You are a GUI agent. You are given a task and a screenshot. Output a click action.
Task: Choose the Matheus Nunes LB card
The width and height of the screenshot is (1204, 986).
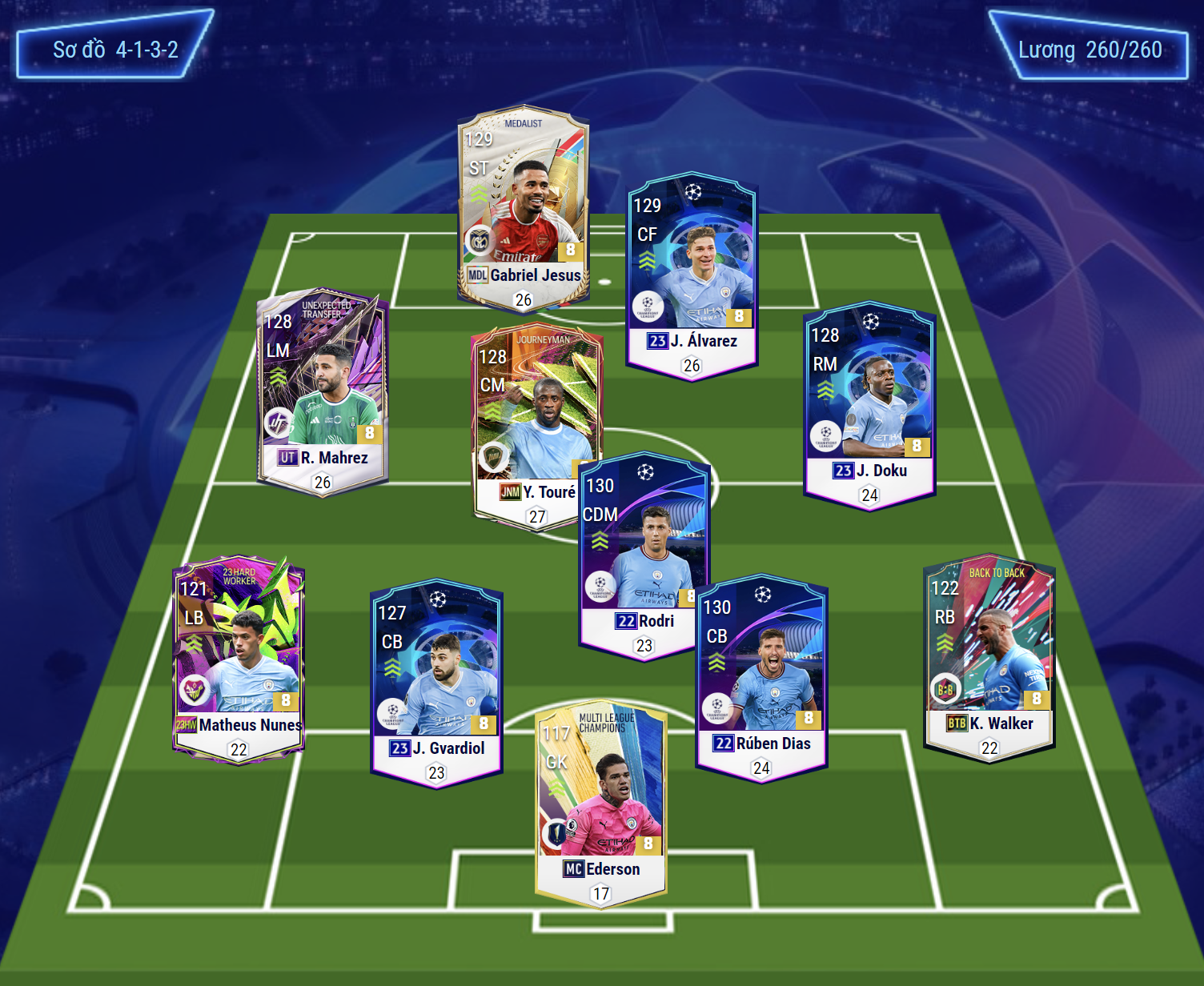239,658
